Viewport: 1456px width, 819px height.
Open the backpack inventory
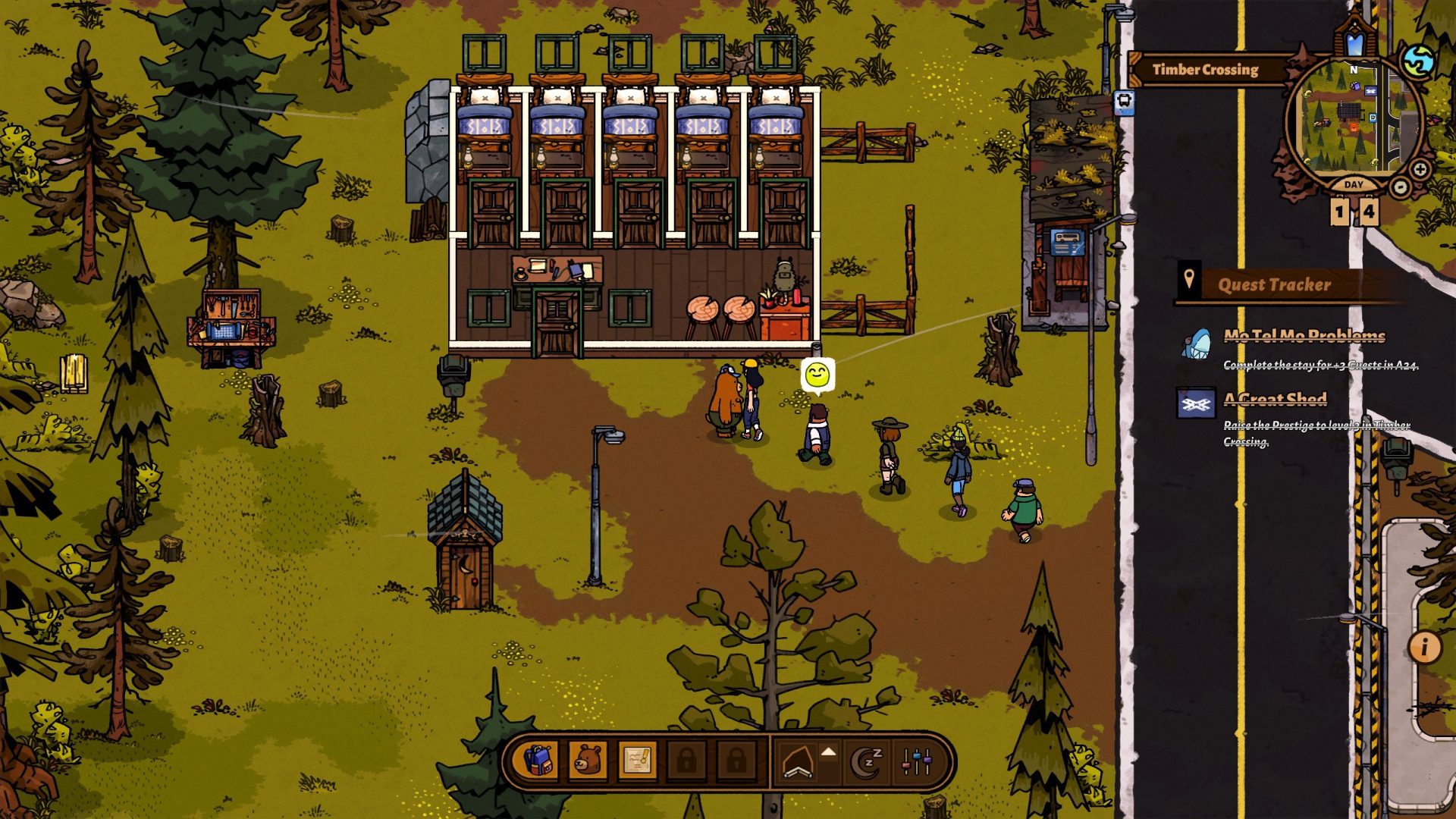click(x=538, y=760)
